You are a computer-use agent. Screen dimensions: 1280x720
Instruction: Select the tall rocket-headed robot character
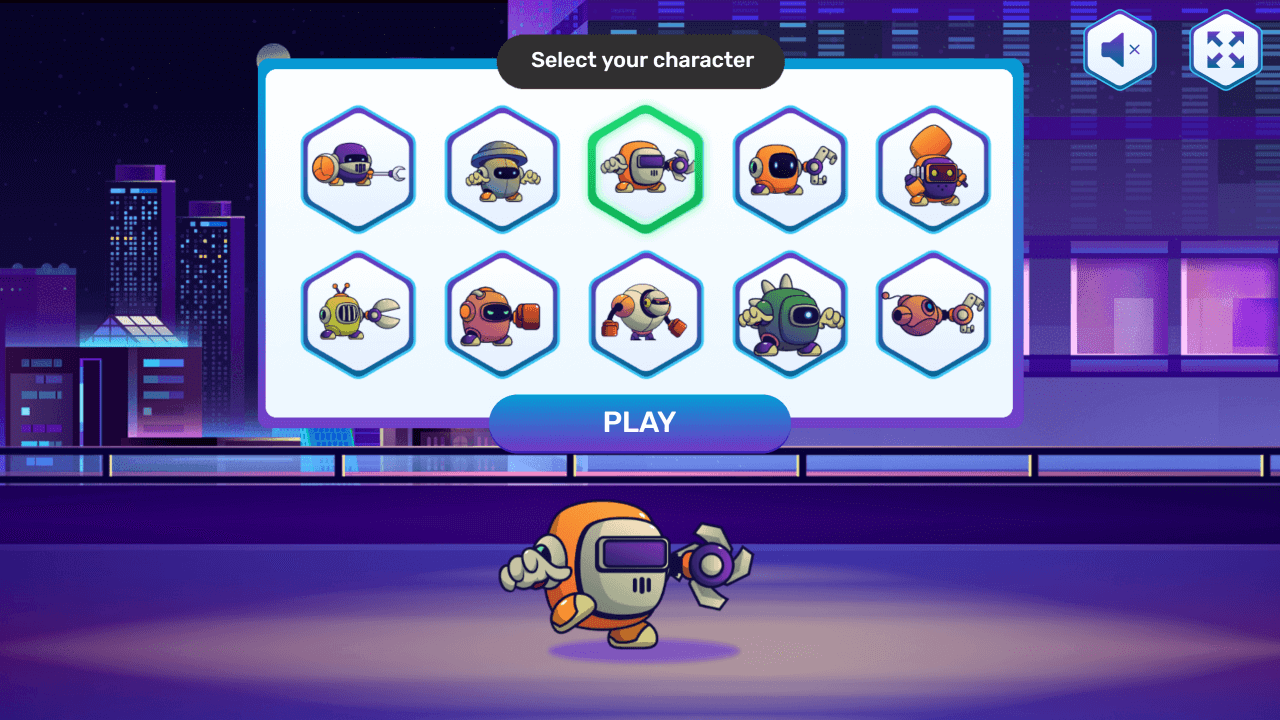[933, 168]
